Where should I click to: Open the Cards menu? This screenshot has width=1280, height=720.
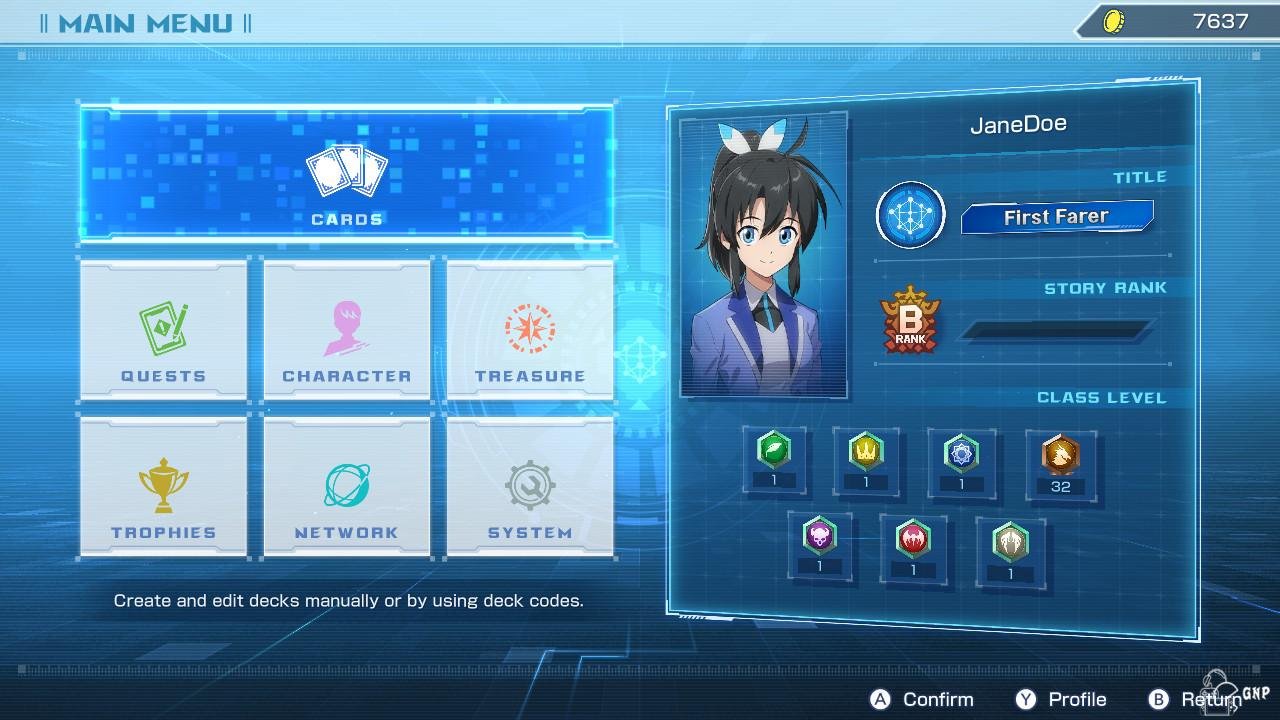(346, 175)
